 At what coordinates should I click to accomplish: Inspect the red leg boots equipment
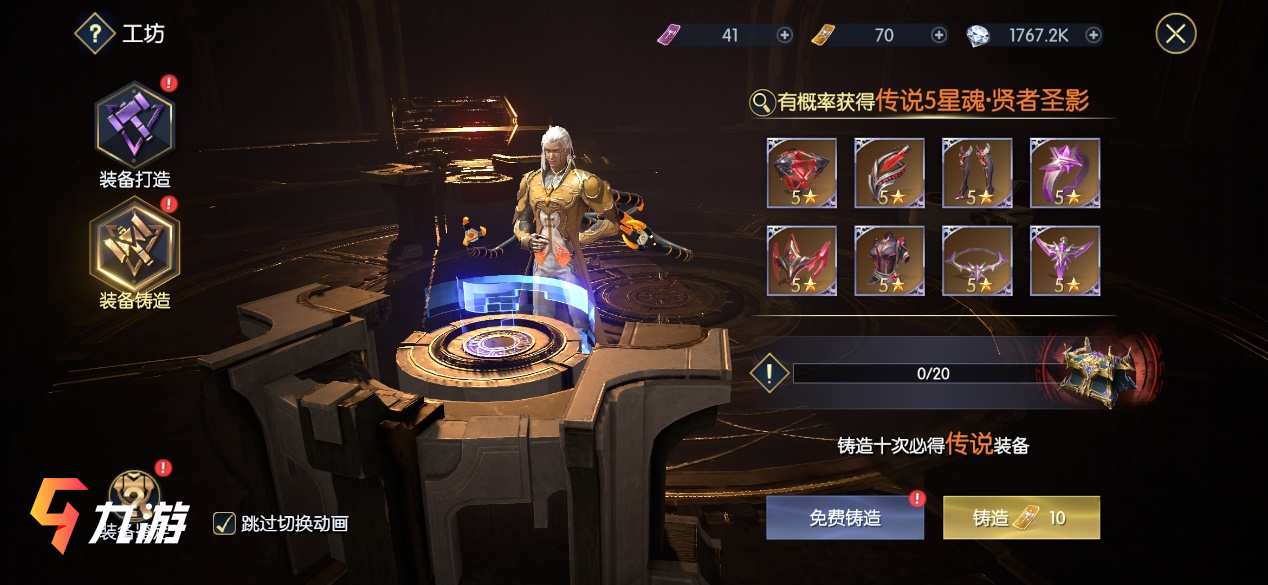(977, 173)
